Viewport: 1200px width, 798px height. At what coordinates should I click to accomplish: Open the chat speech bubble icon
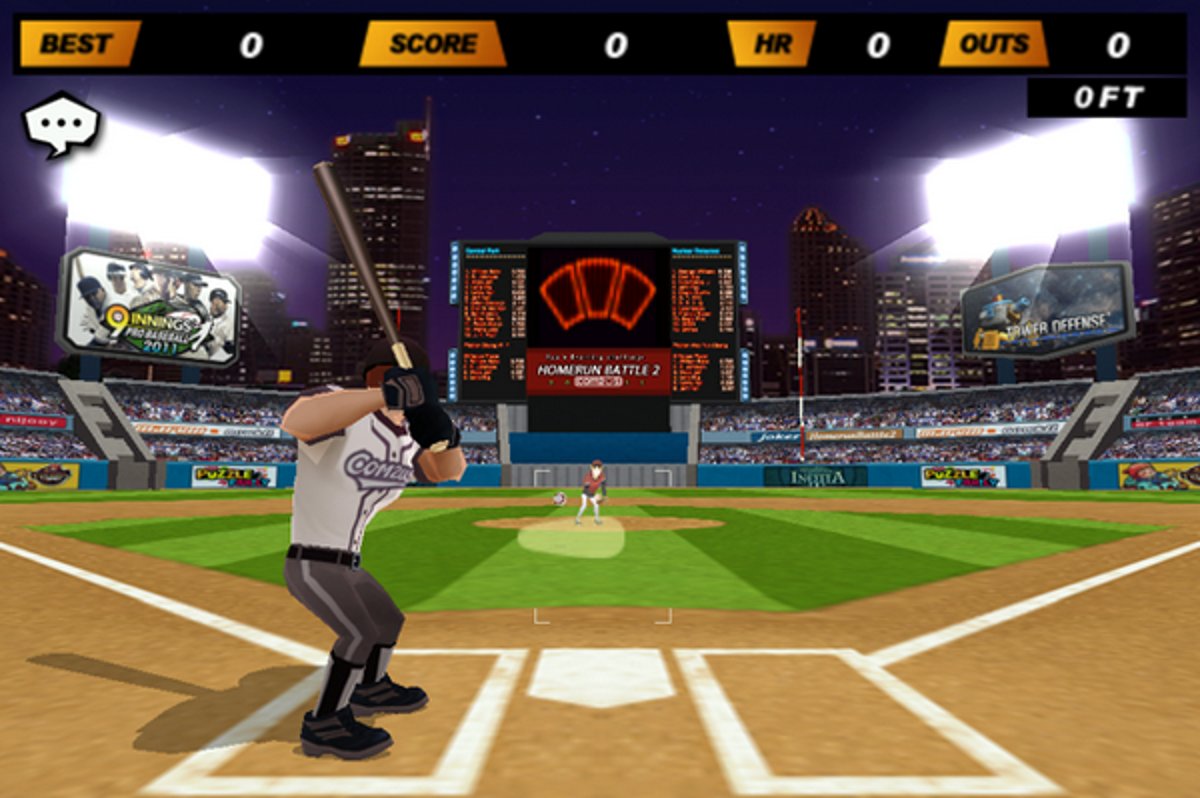[x=61, y=123]
